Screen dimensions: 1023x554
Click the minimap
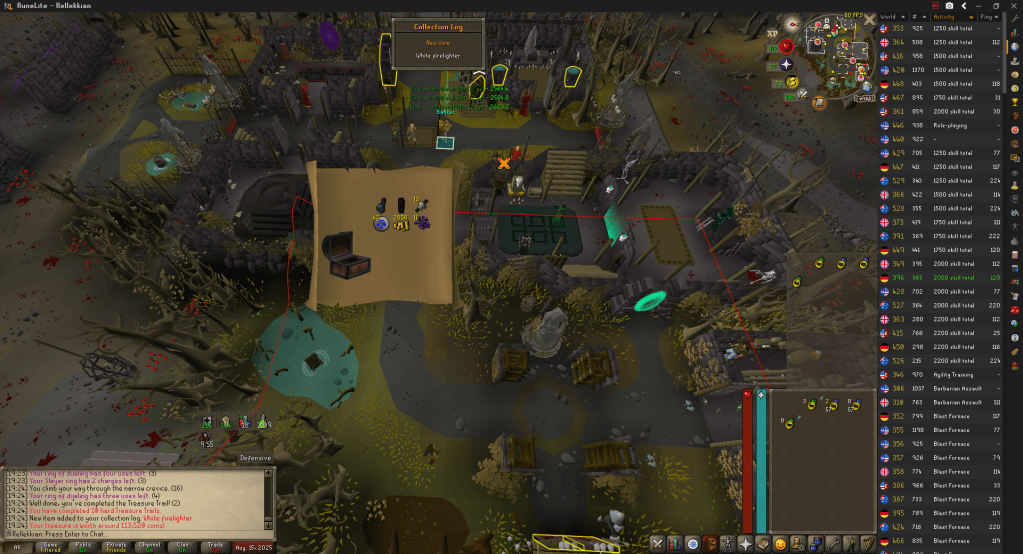pos(838,52)
